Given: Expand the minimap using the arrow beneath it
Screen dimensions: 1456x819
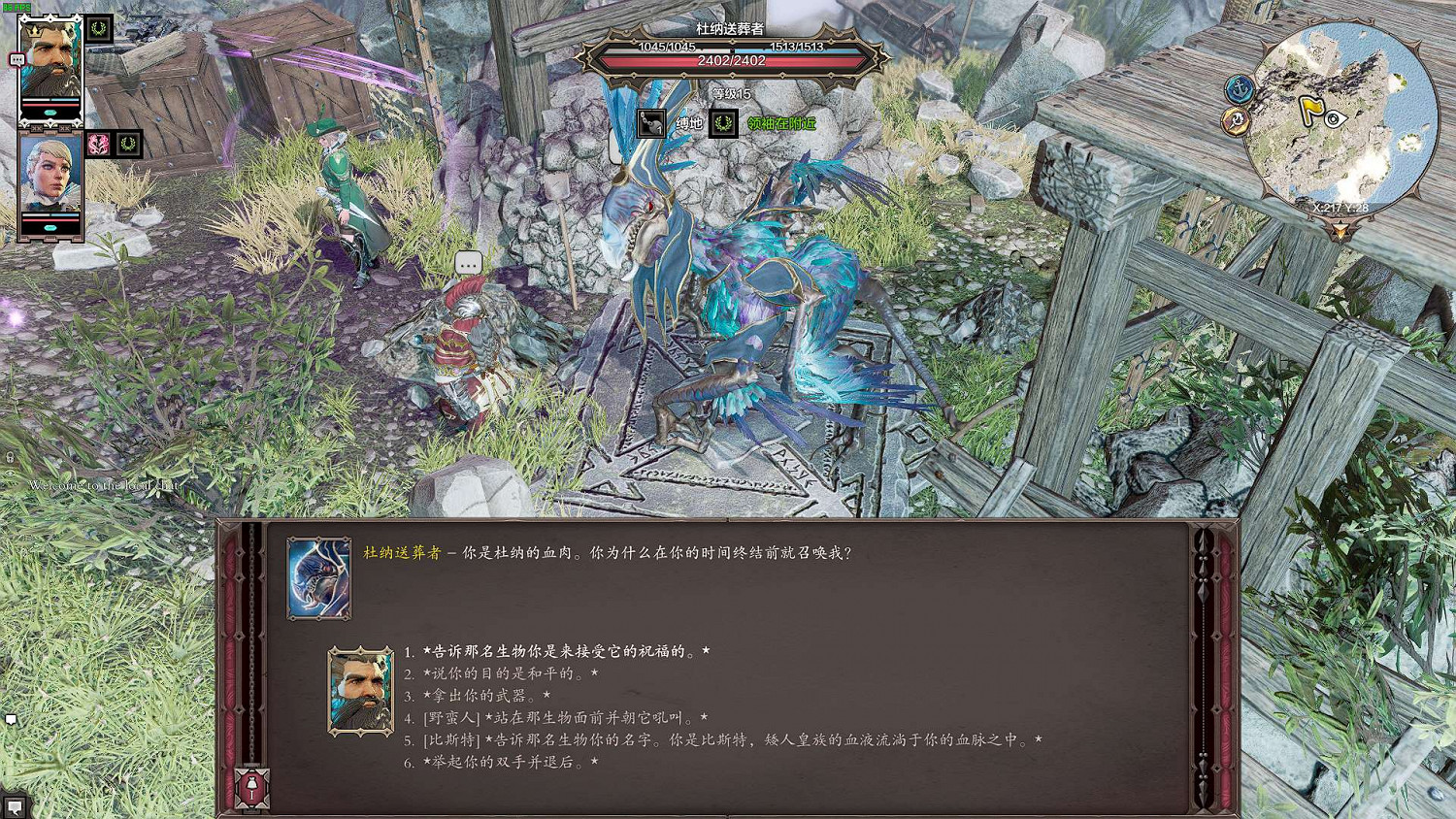Looking at the screenshot, I should [1341, 229].
